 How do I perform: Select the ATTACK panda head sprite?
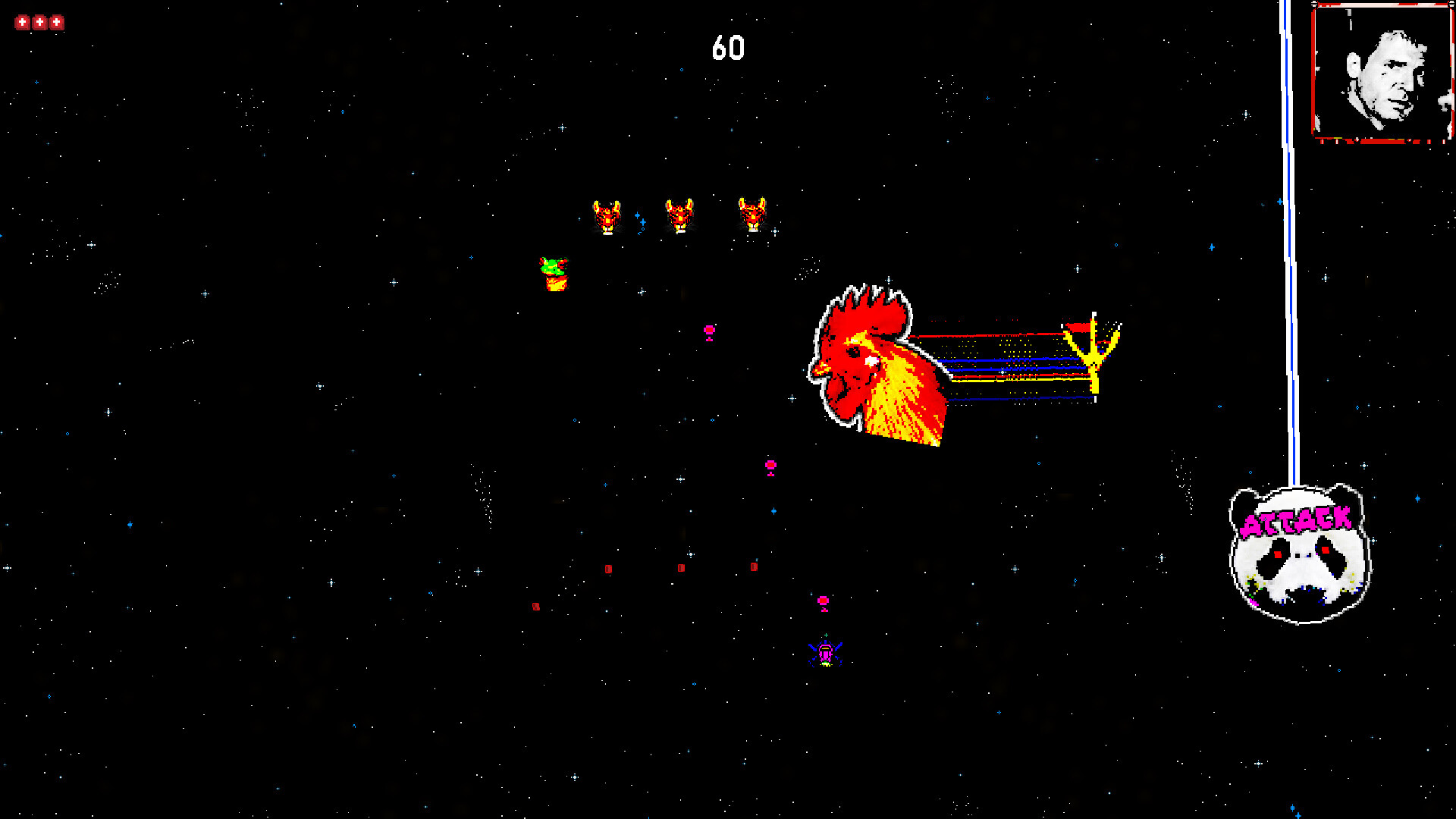click(x=1297, y=554)
